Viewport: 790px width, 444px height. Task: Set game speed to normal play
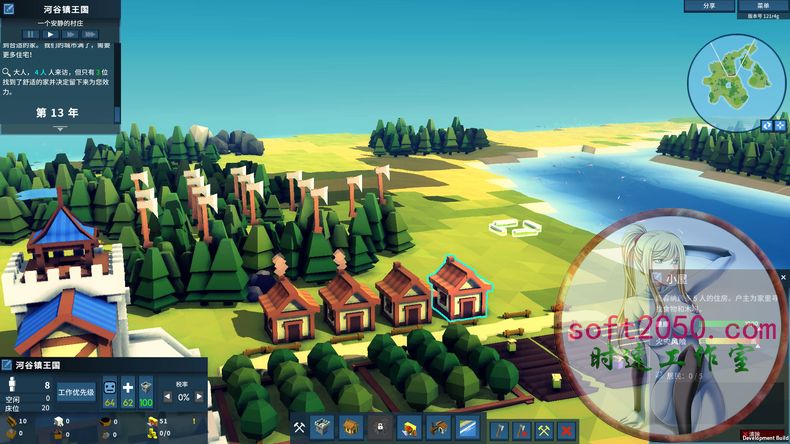(51, 34)
